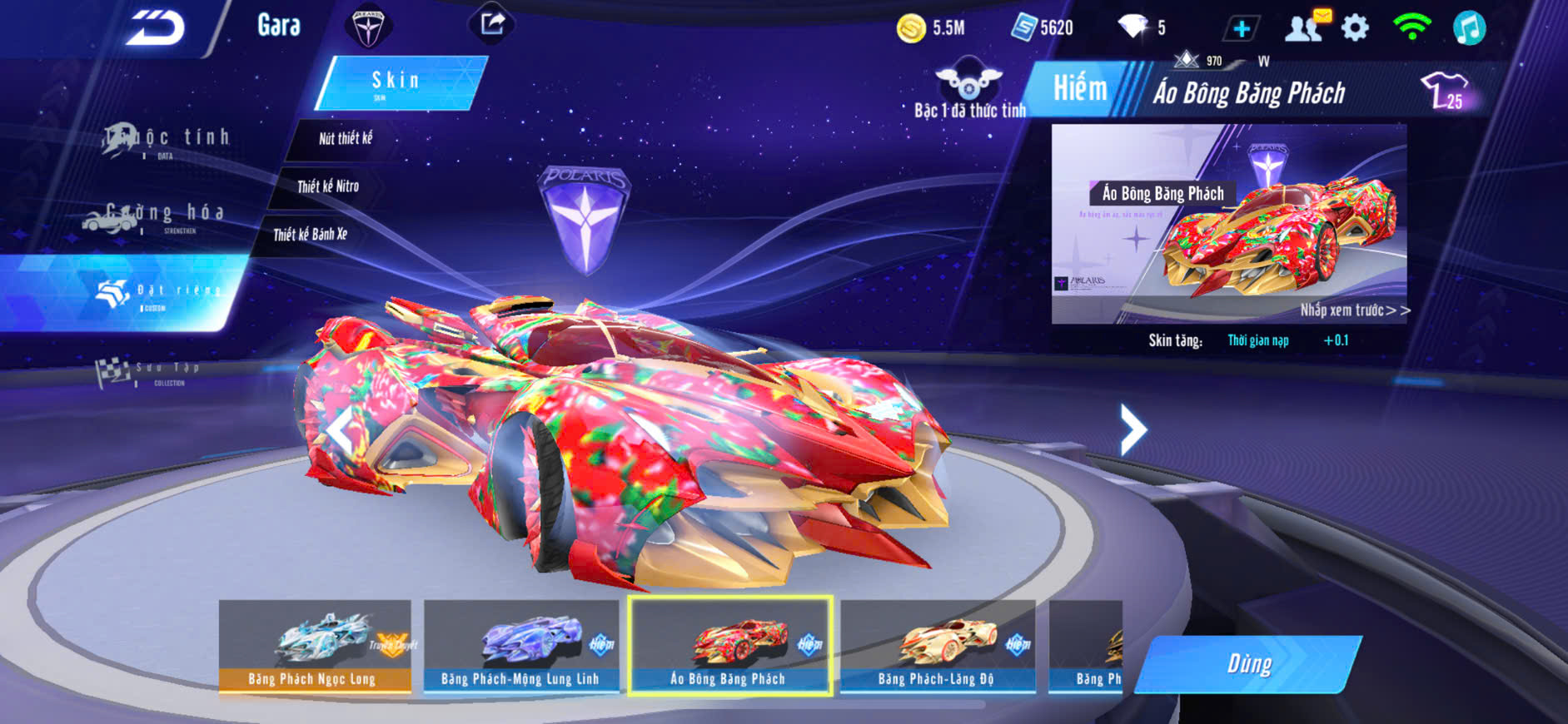This screenshot has width=1568, height=724.
Task: Select the Đặt riêng custom section
Action: pyautogui.click(x=158, y=293)
